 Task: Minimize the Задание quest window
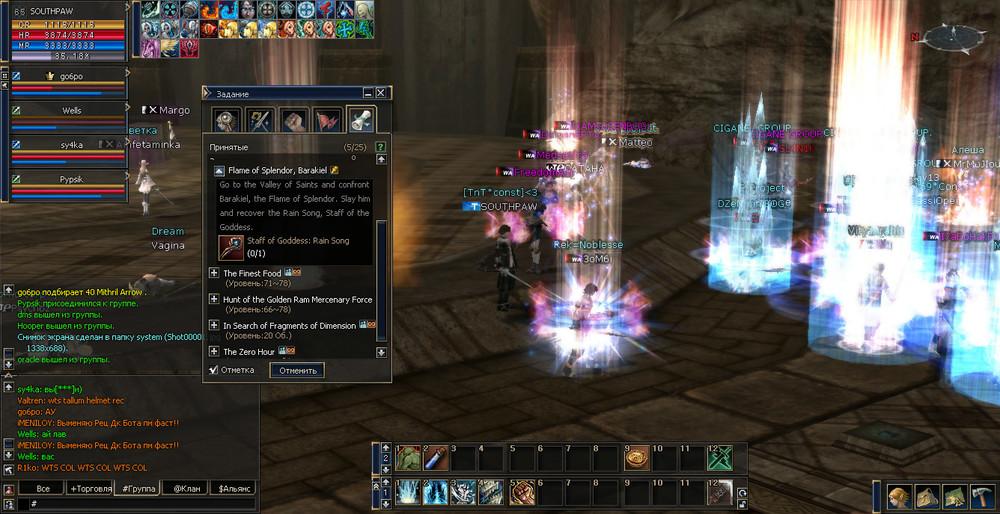tap(368, 93)
